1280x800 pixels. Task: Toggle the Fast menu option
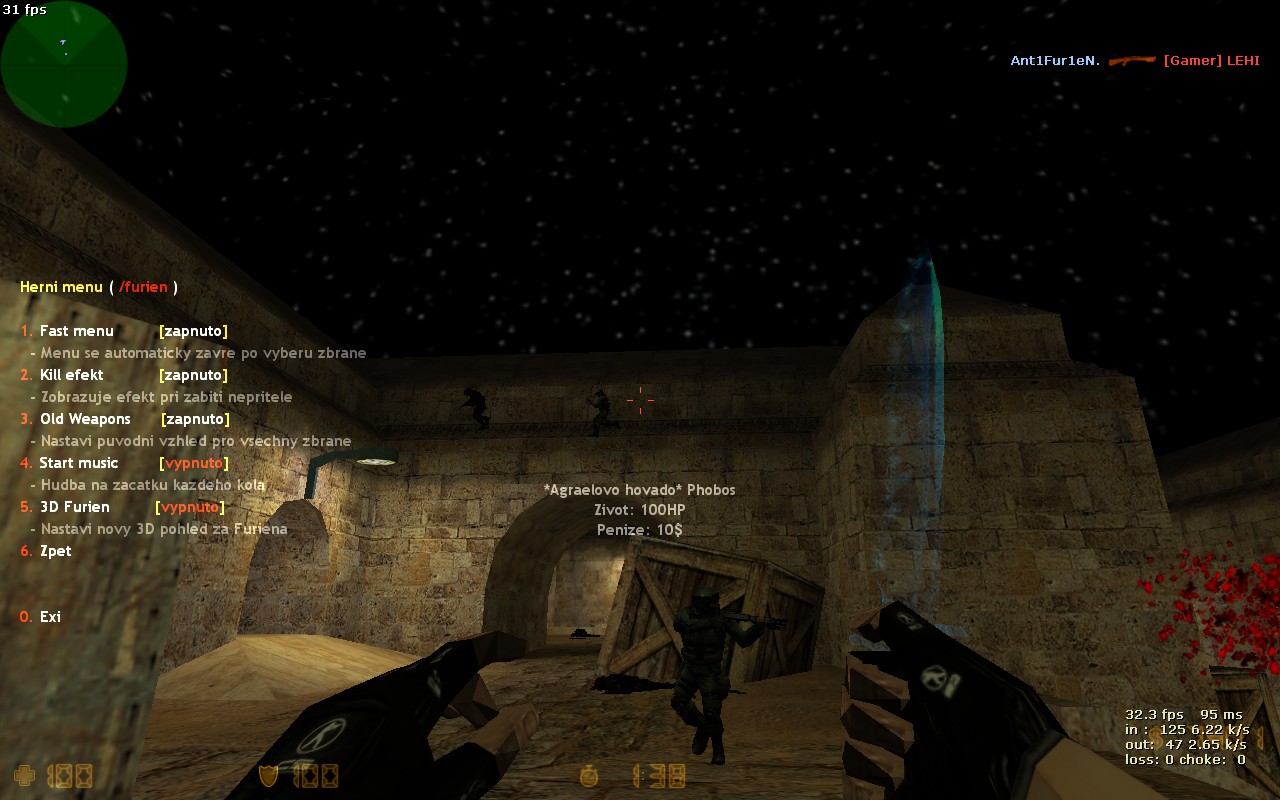77,331
